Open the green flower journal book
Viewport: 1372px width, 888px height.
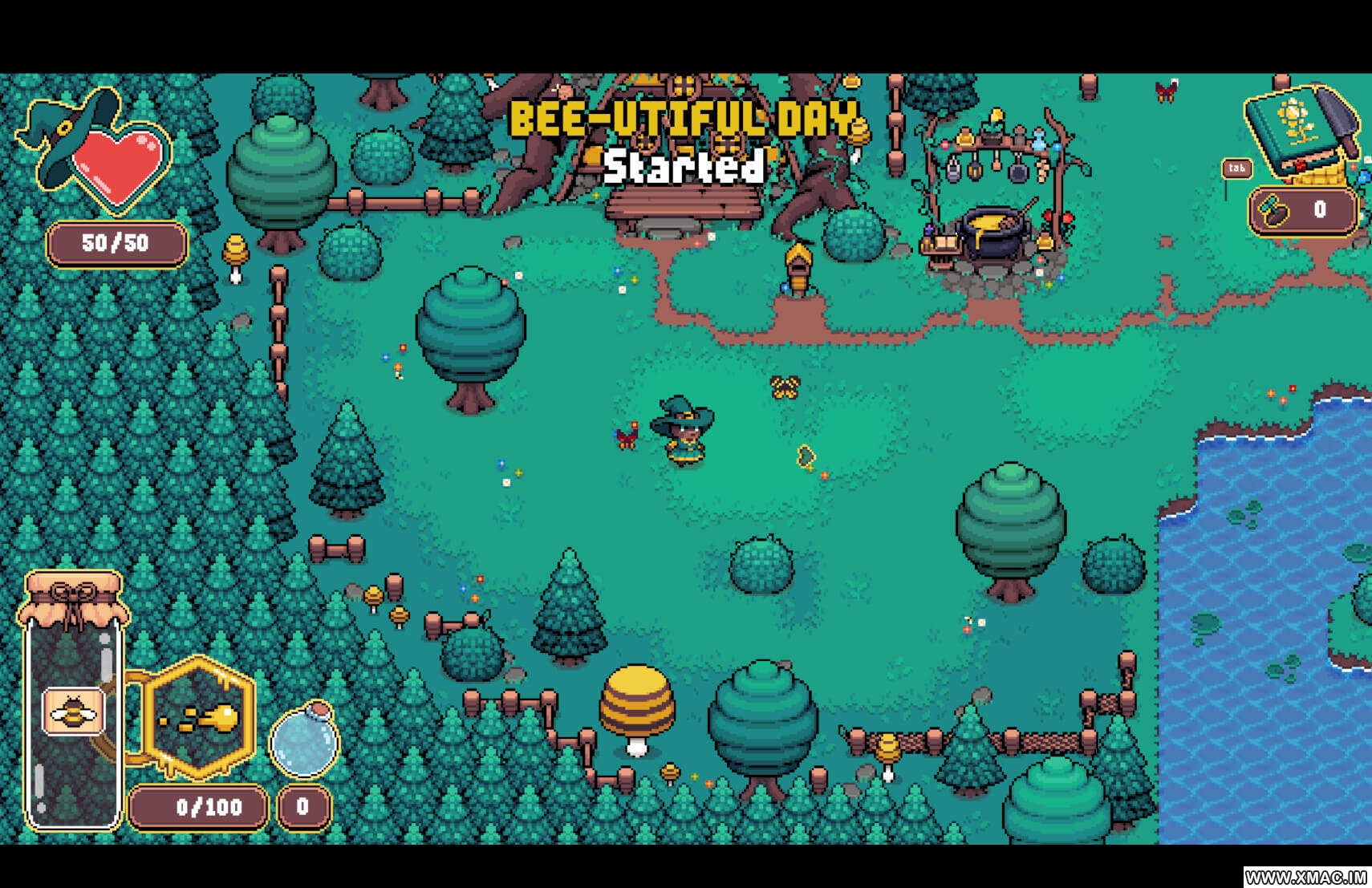[1296, 132]
